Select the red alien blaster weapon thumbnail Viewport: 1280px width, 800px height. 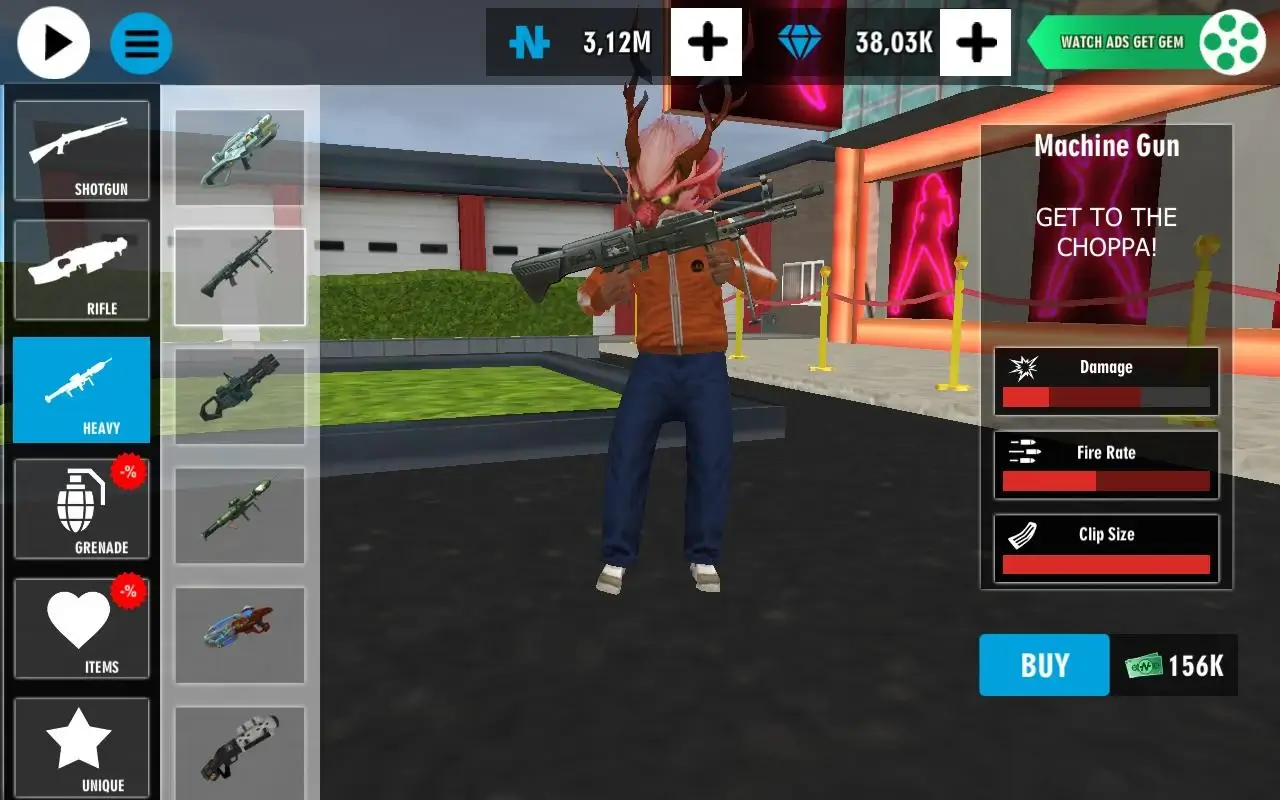point(239,636)
